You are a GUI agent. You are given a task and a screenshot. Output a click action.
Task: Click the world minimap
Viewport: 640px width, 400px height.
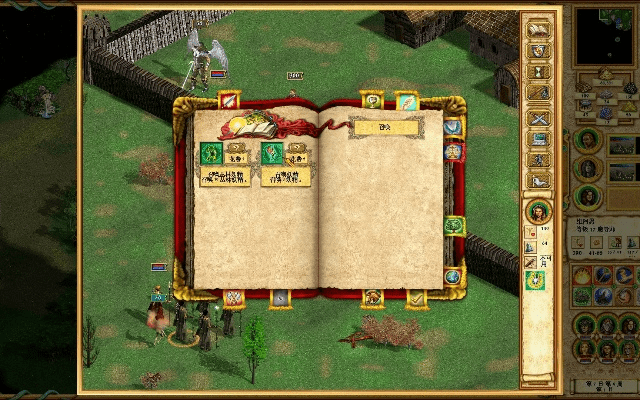point(608,34)
